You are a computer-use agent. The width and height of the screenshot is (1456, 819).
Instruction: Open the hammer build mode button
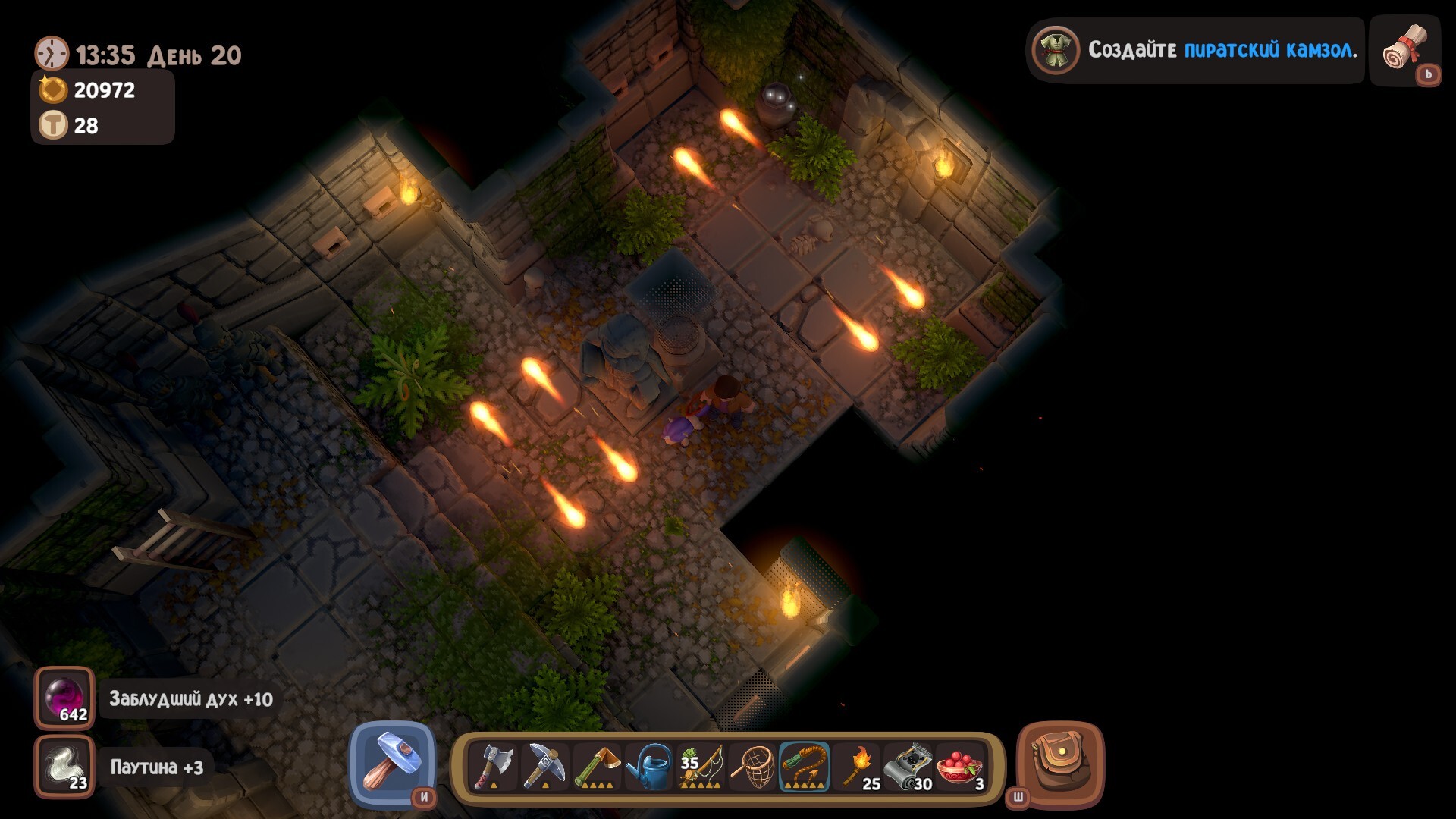[x=392, y=763]
